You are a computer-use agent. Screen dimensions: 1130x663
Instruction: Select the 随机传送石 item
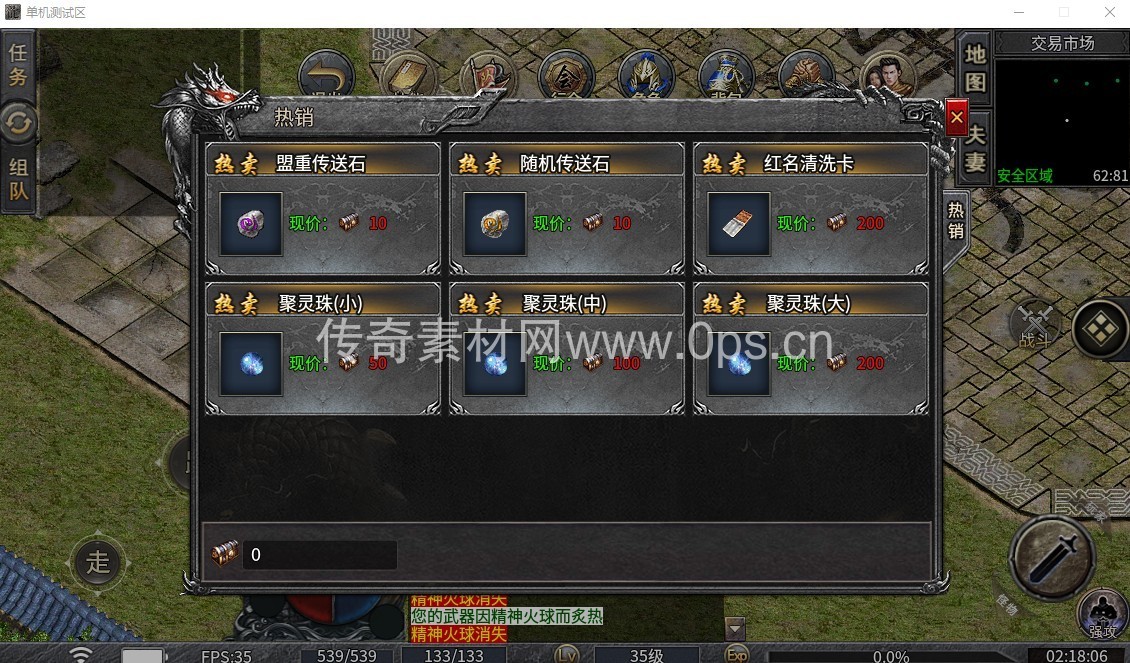(495, 224)
